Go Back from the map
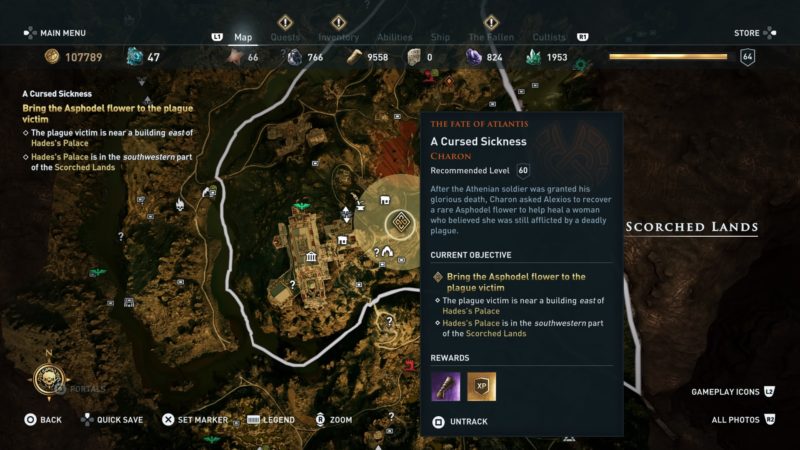The image size is (800, 450). (43, 420)
